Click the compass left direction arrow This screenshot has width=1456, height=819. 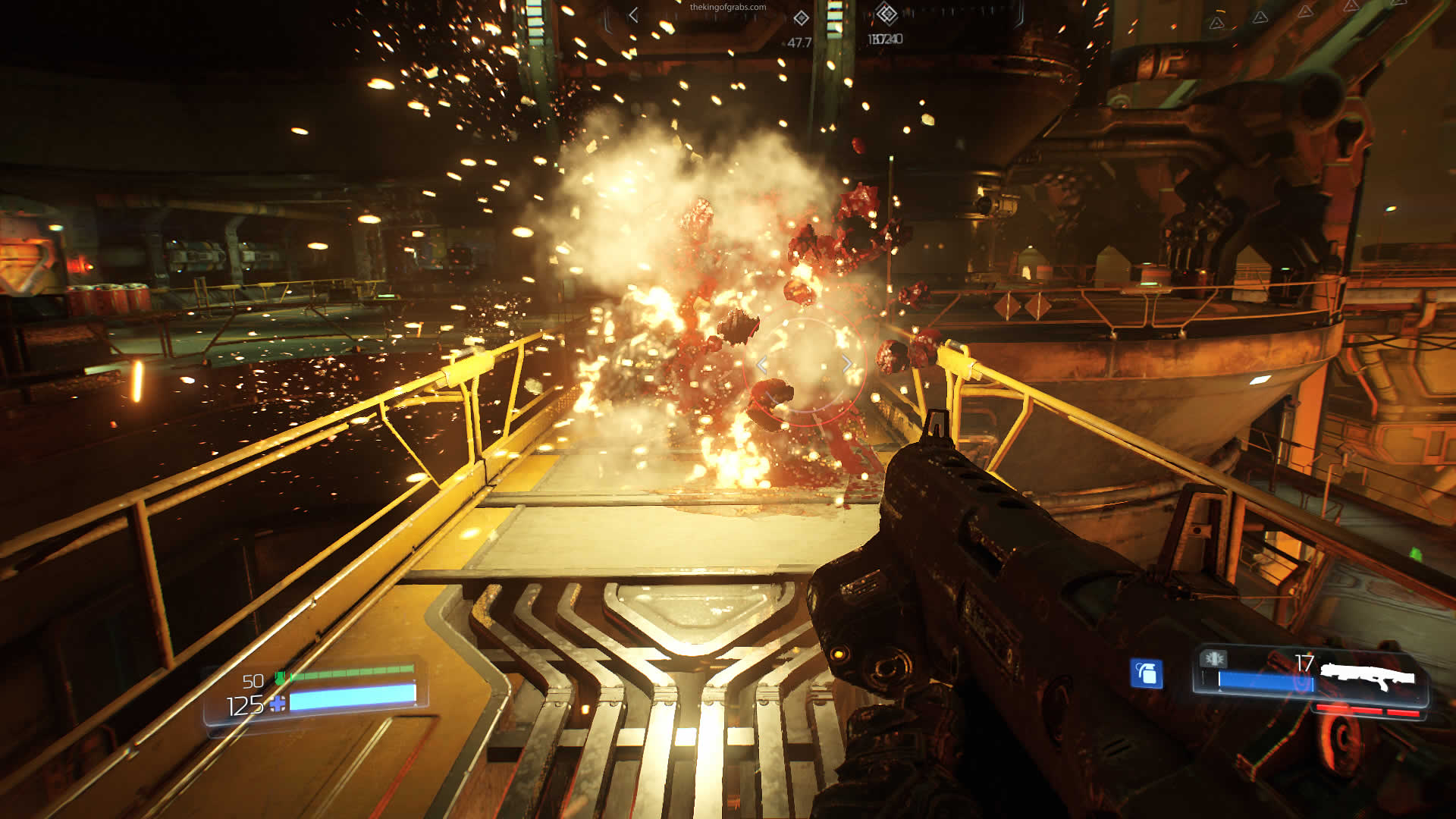(633, 14)
